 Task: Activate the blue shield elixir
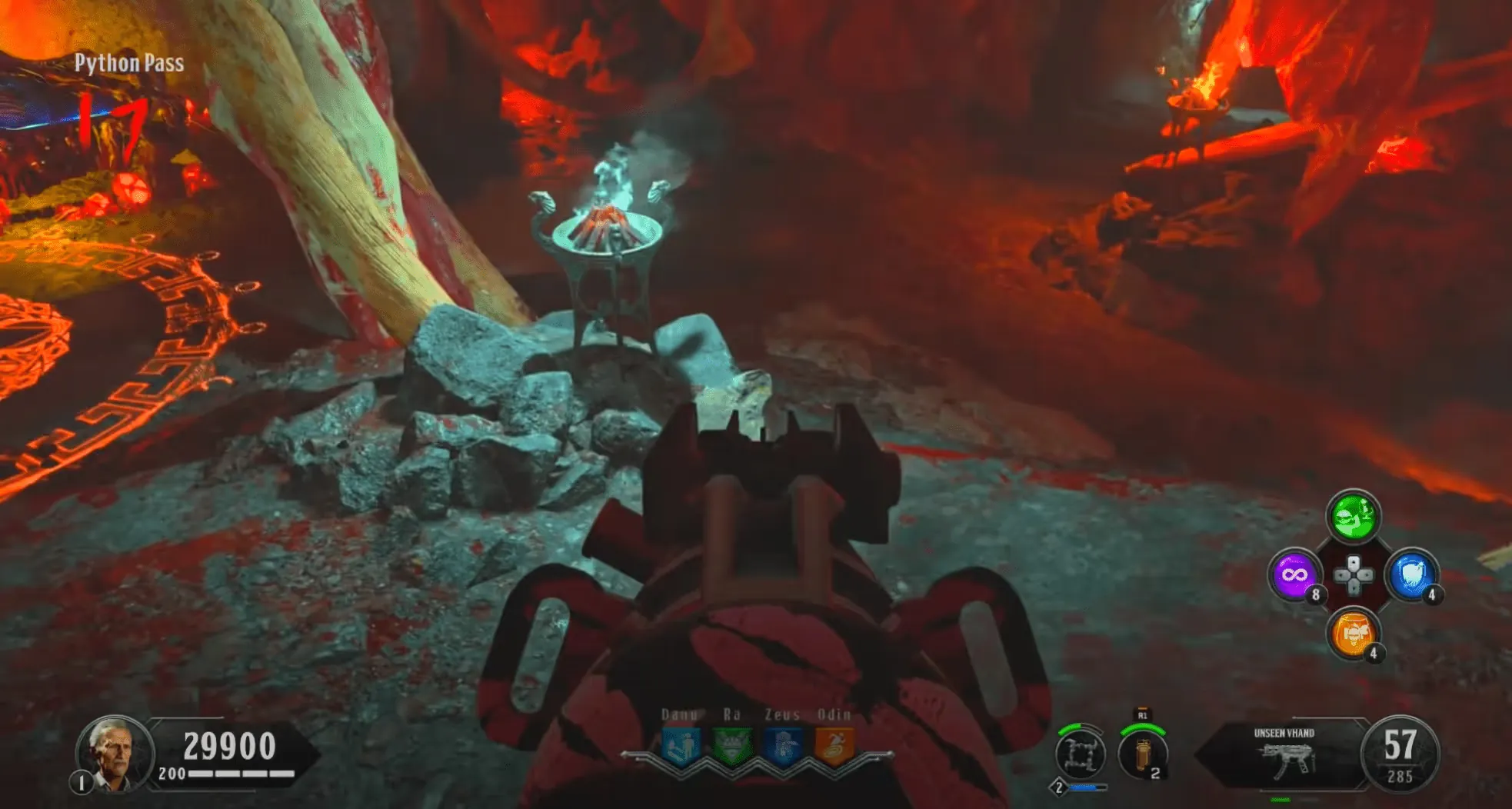coord(1411,575)
